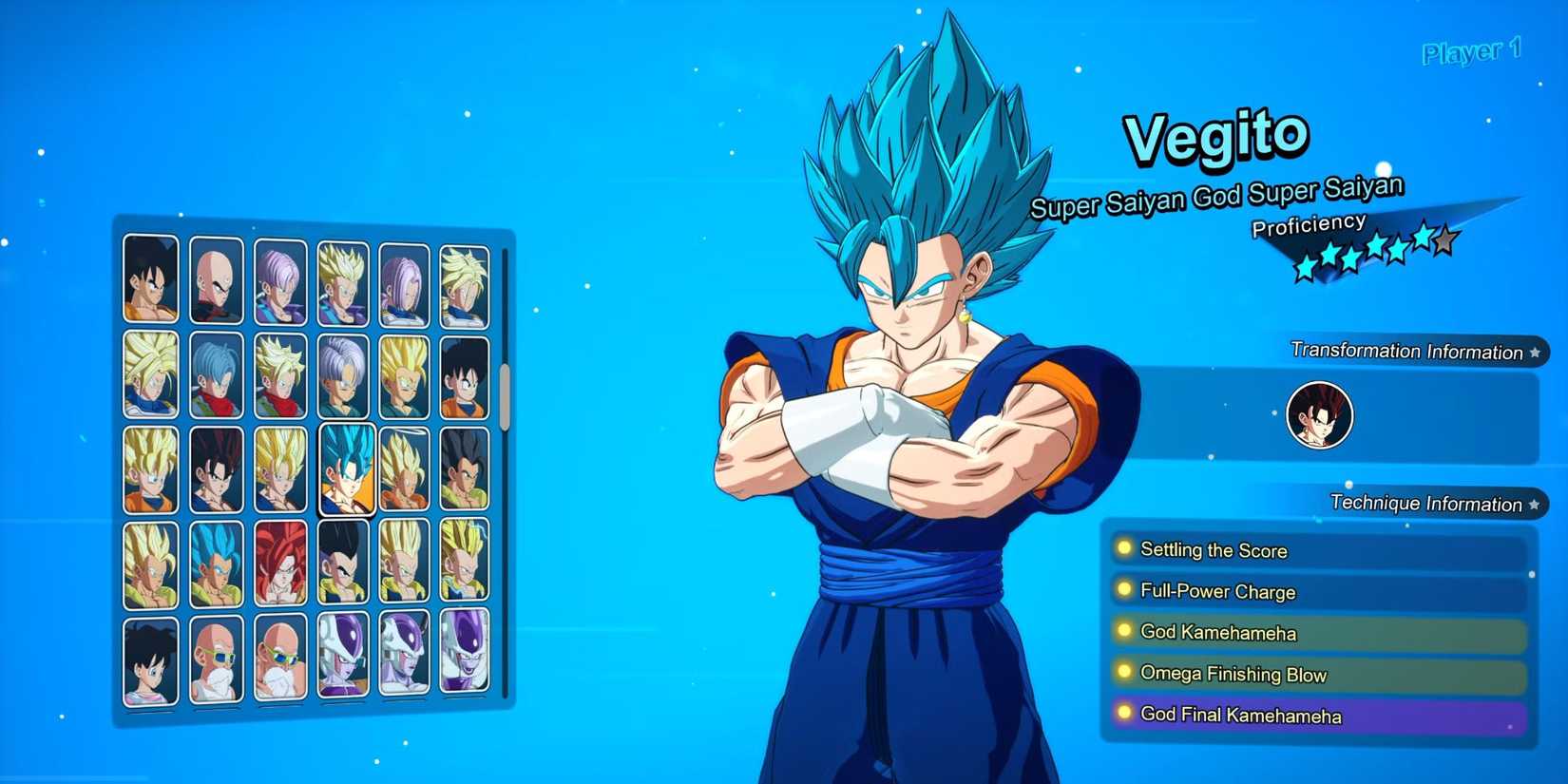Toggle the marker beside Full-Power Charge
The height and width of the screenshot is (784, 1568).
coord(1125,591)
